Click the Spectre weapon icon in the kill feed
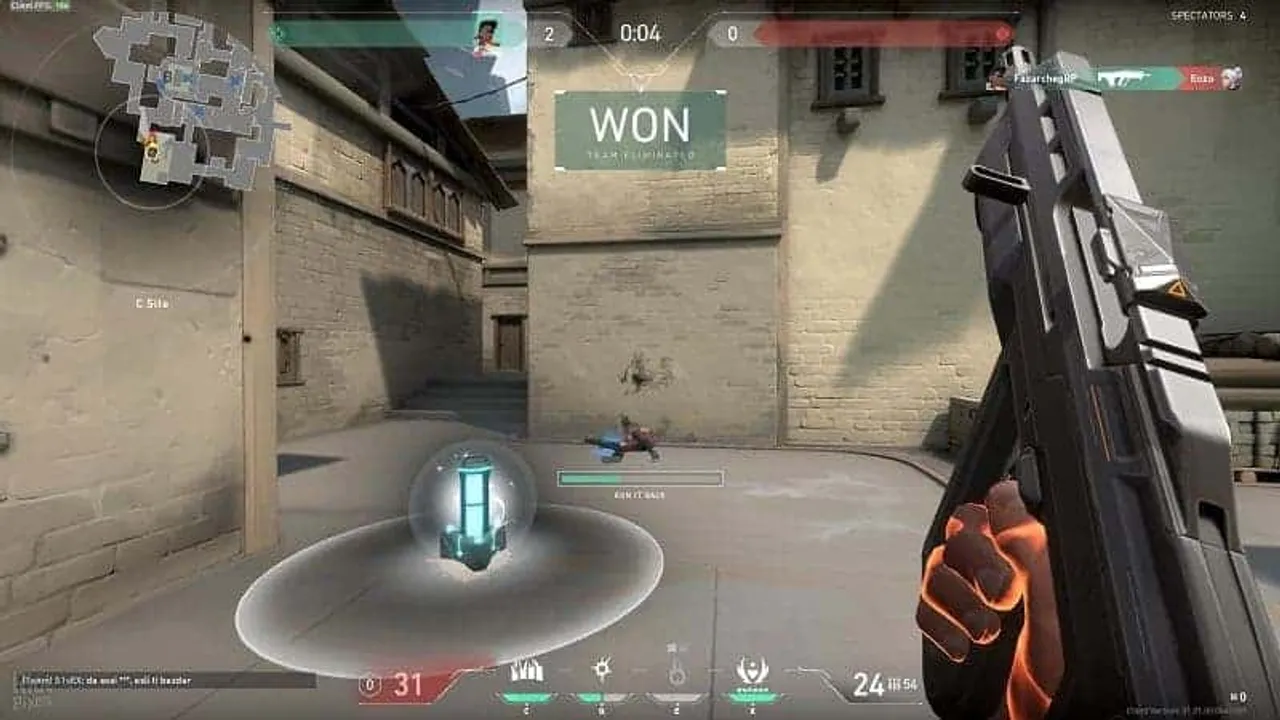The image size is (1280, 720). pos(1126,75)
